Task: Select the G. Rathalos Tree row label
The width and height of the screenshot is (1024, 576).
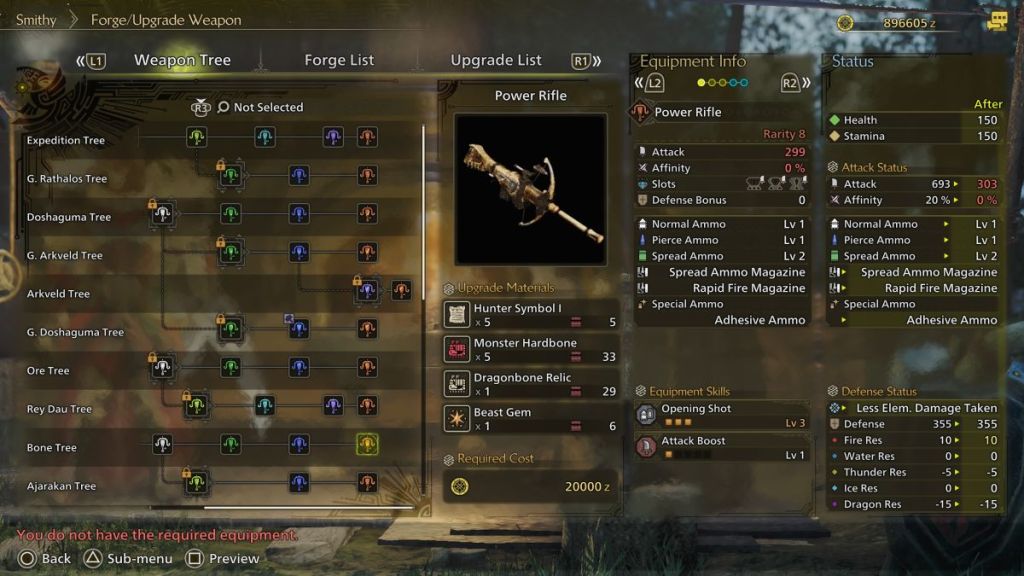Action: pos(66,179)
